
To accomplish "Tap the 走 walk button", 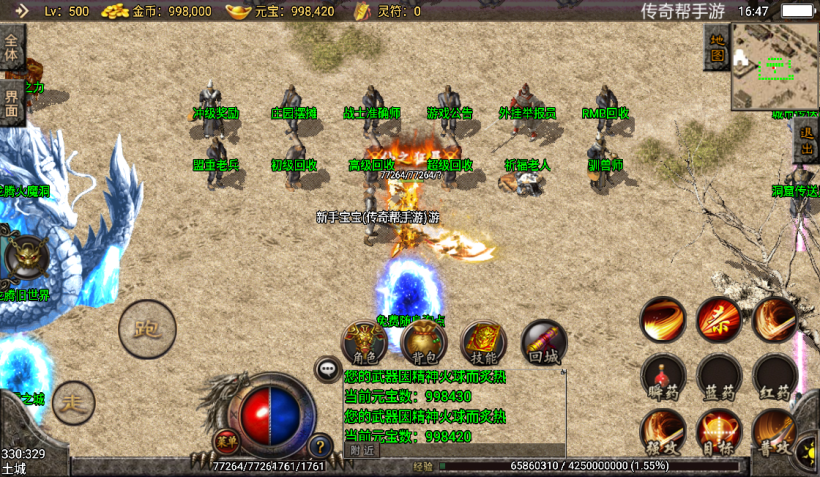I will (x=73, y=402).
